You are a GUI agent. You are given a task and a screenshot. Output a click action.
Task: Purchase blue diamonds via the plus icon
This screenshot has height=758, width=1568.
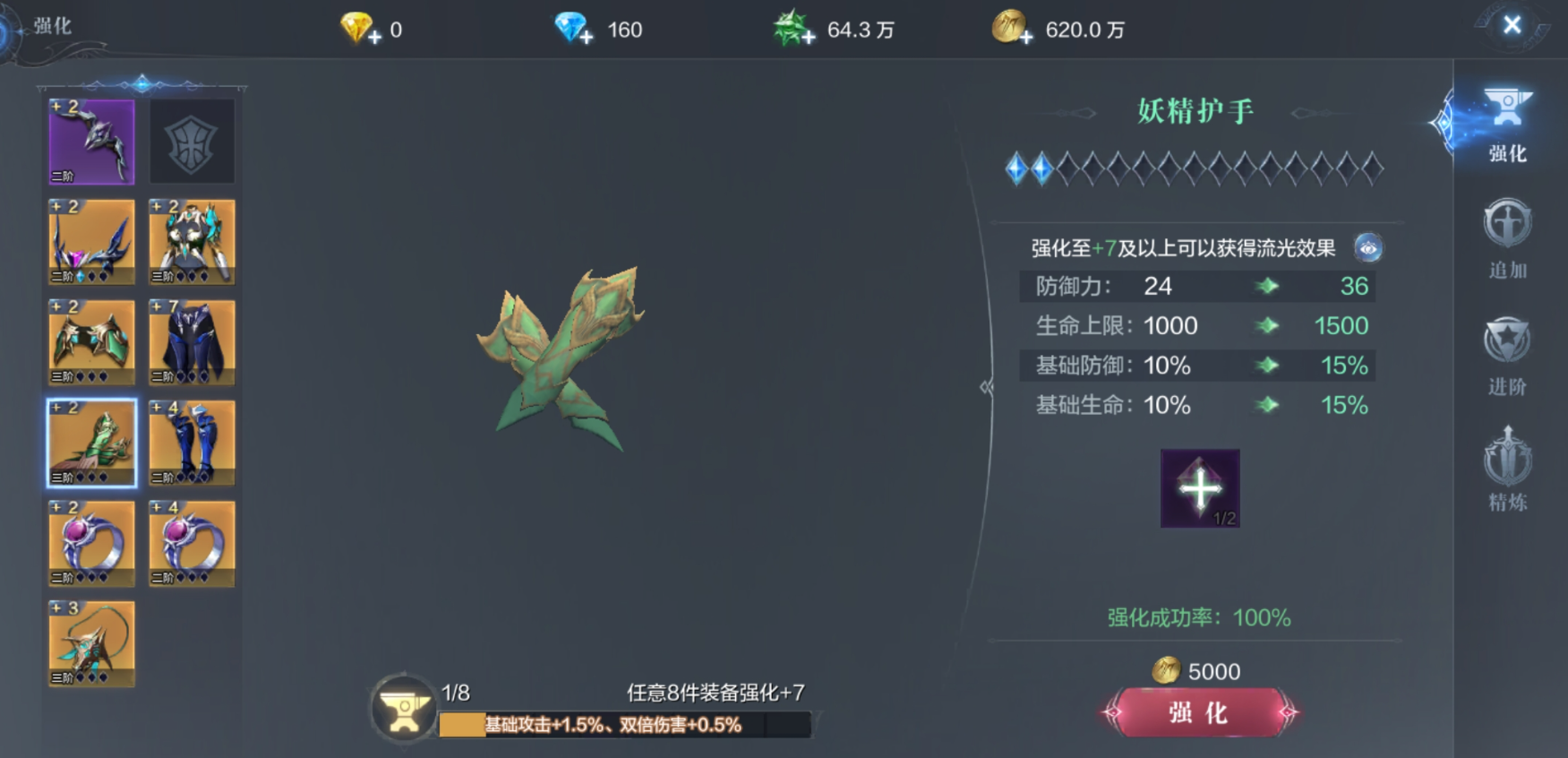click(588, 38)
